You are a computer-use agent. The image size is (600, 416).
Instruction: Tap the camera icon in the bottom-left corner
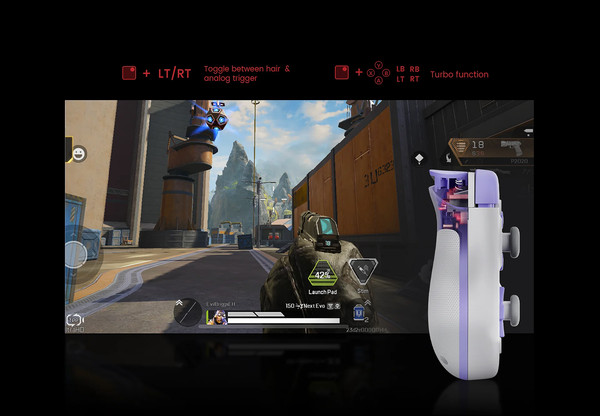75,319
